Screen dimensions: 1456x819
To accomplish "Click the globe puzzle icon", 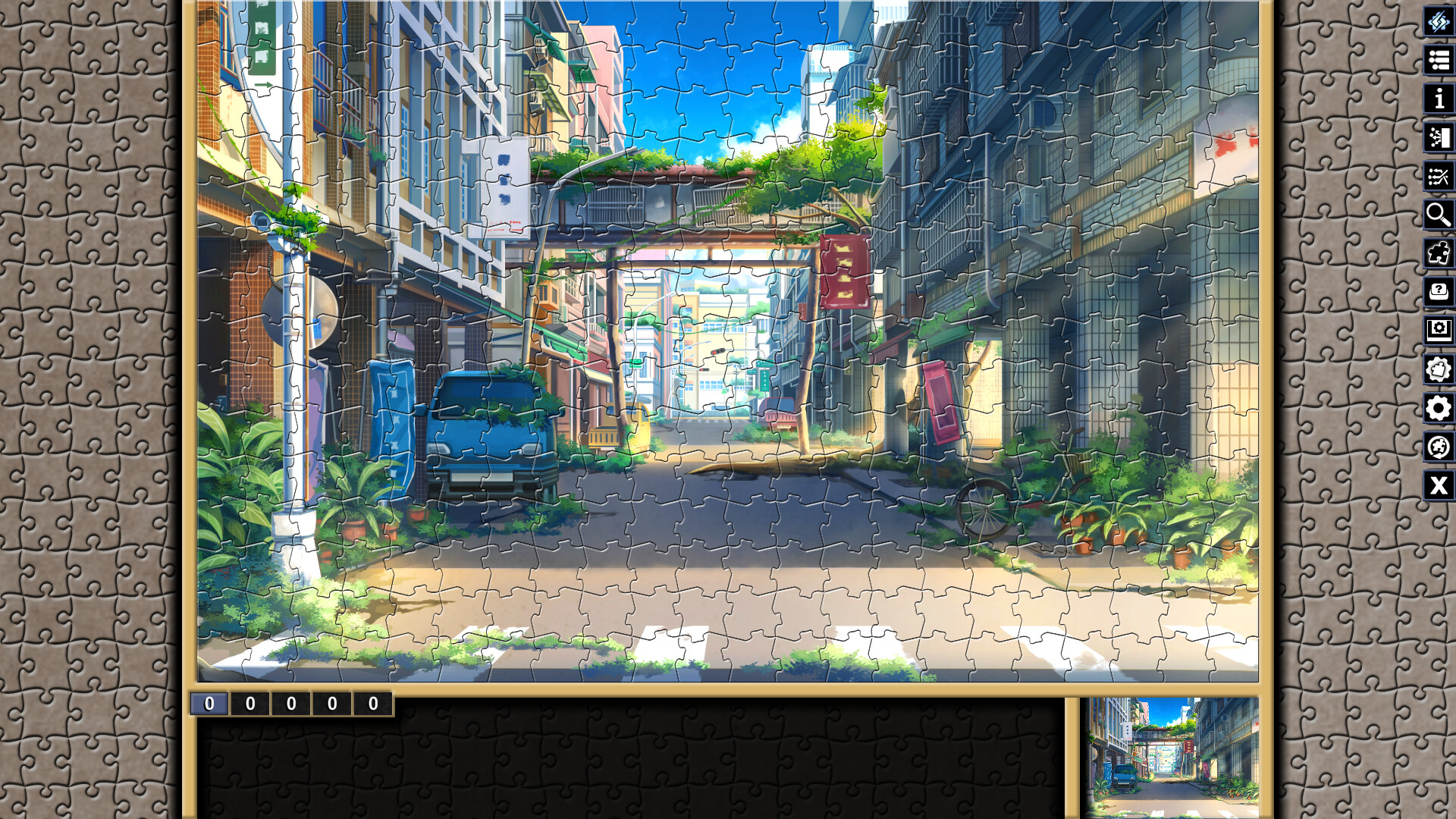I will [1436, 447].
